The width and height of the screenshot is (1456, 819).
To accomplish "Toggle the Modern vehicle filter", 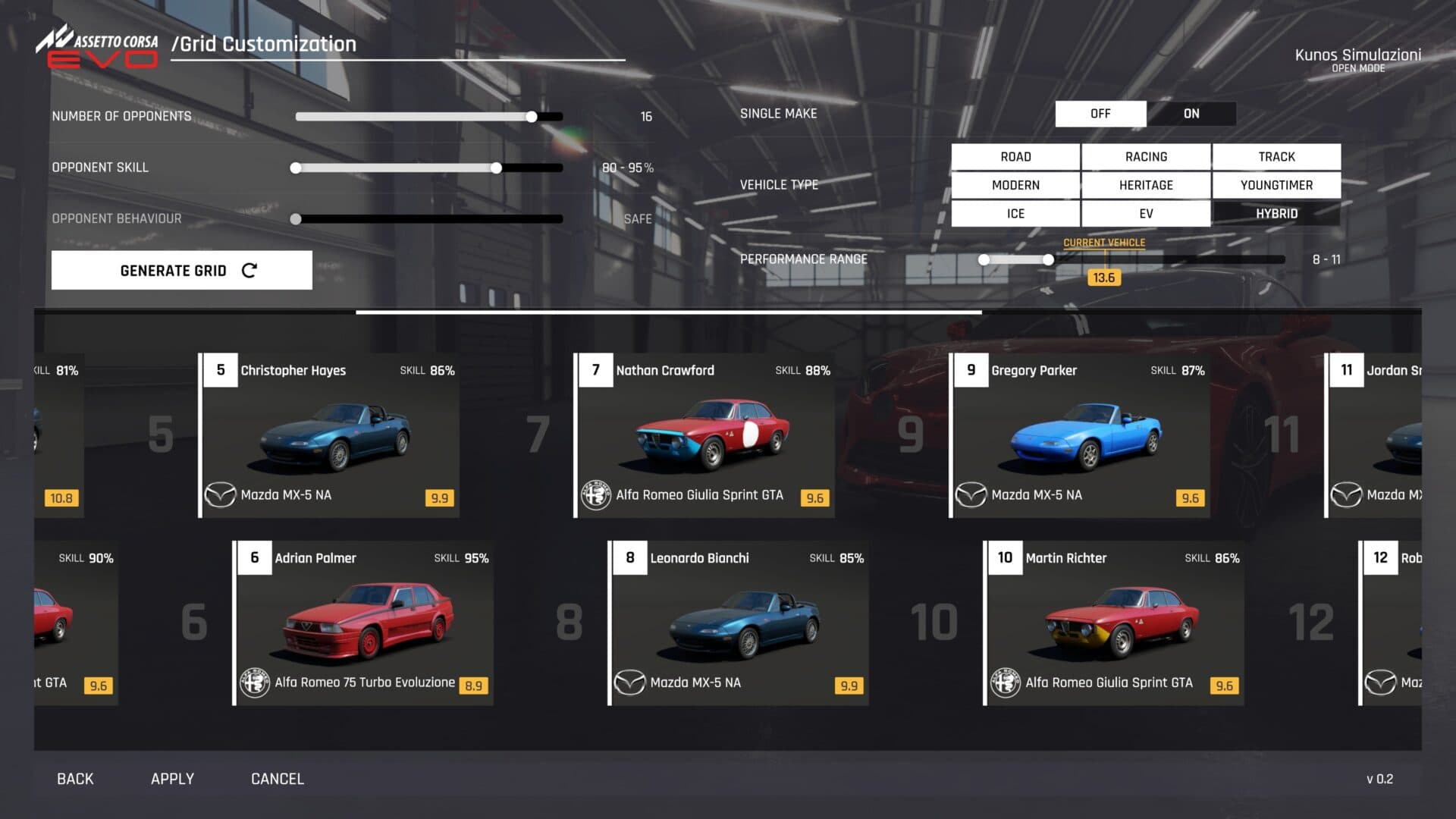I will (x=1015, y=185).
